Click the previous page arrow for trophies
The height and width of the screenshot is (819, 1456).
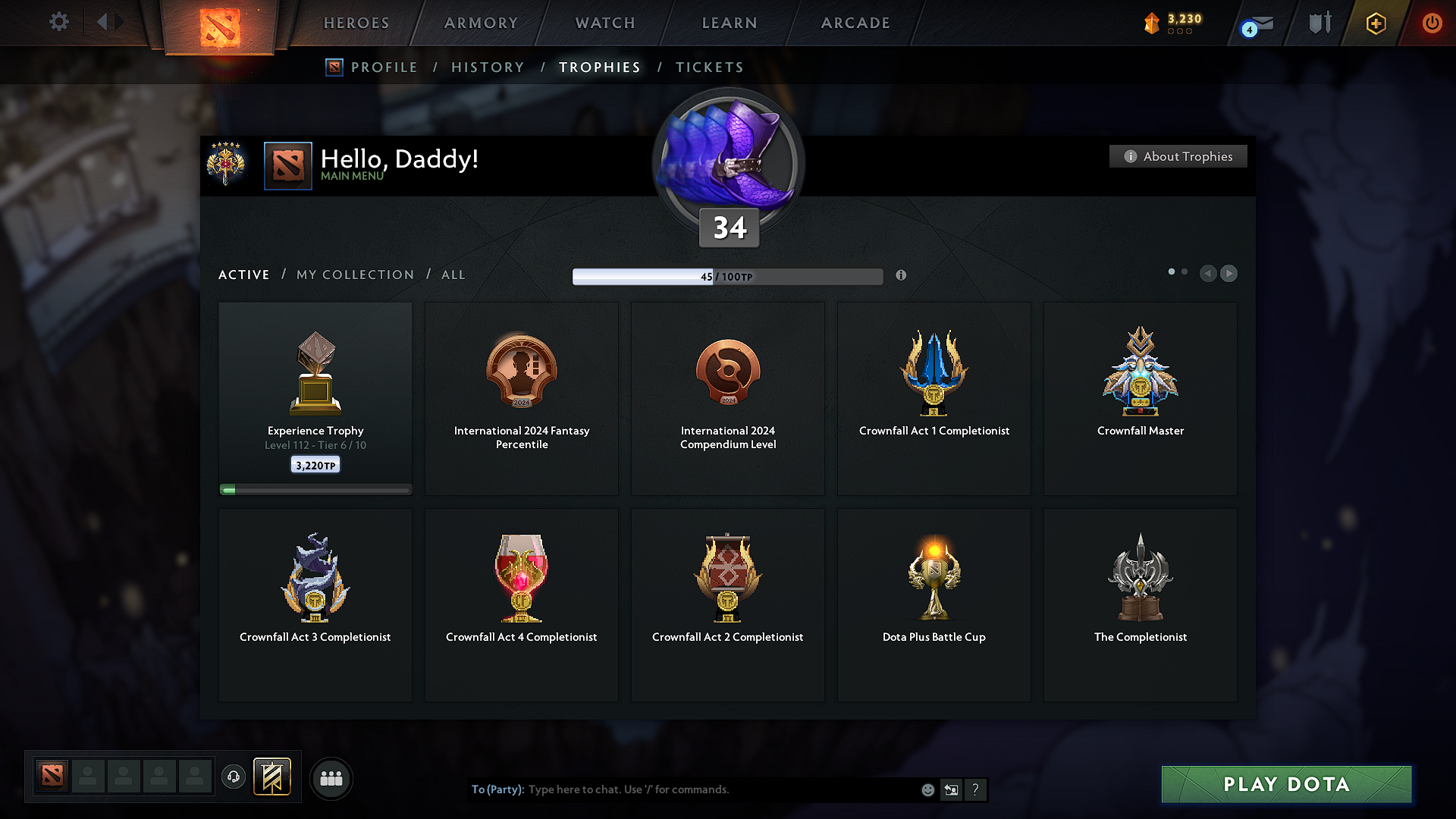(x=1208, y=274)
